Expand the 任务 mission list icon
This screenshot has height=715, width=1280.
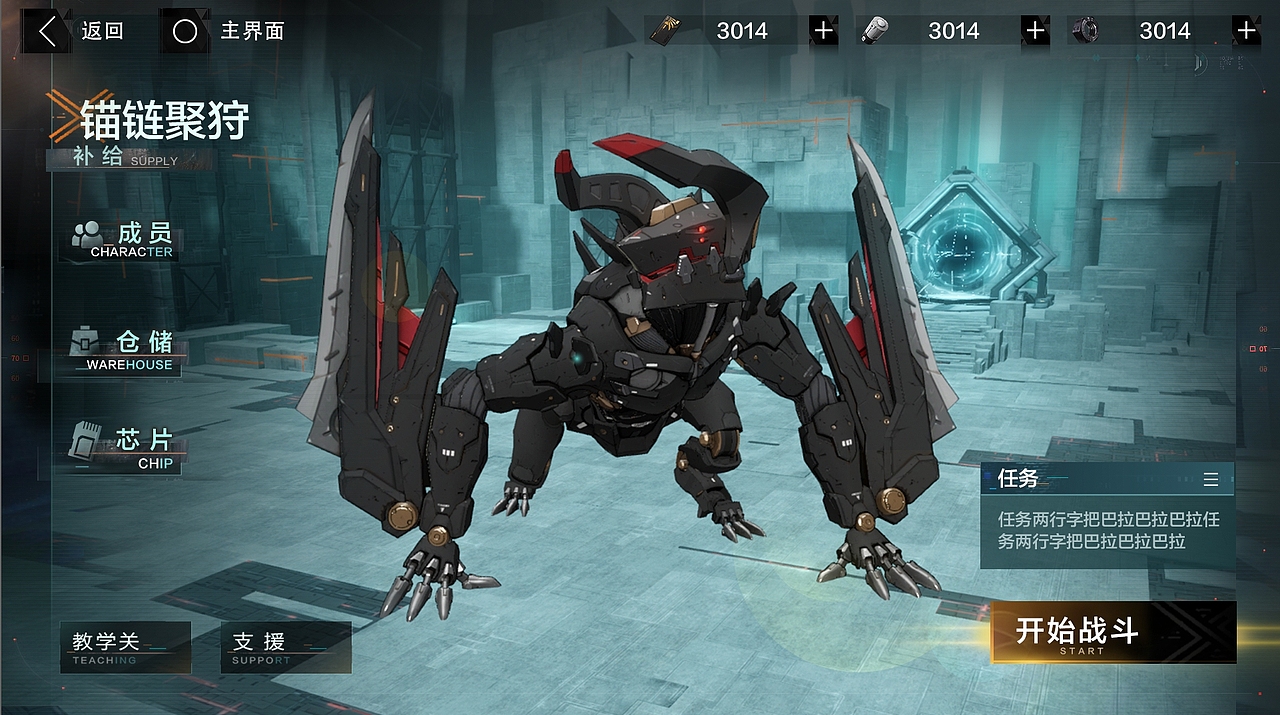point(1211,480)
